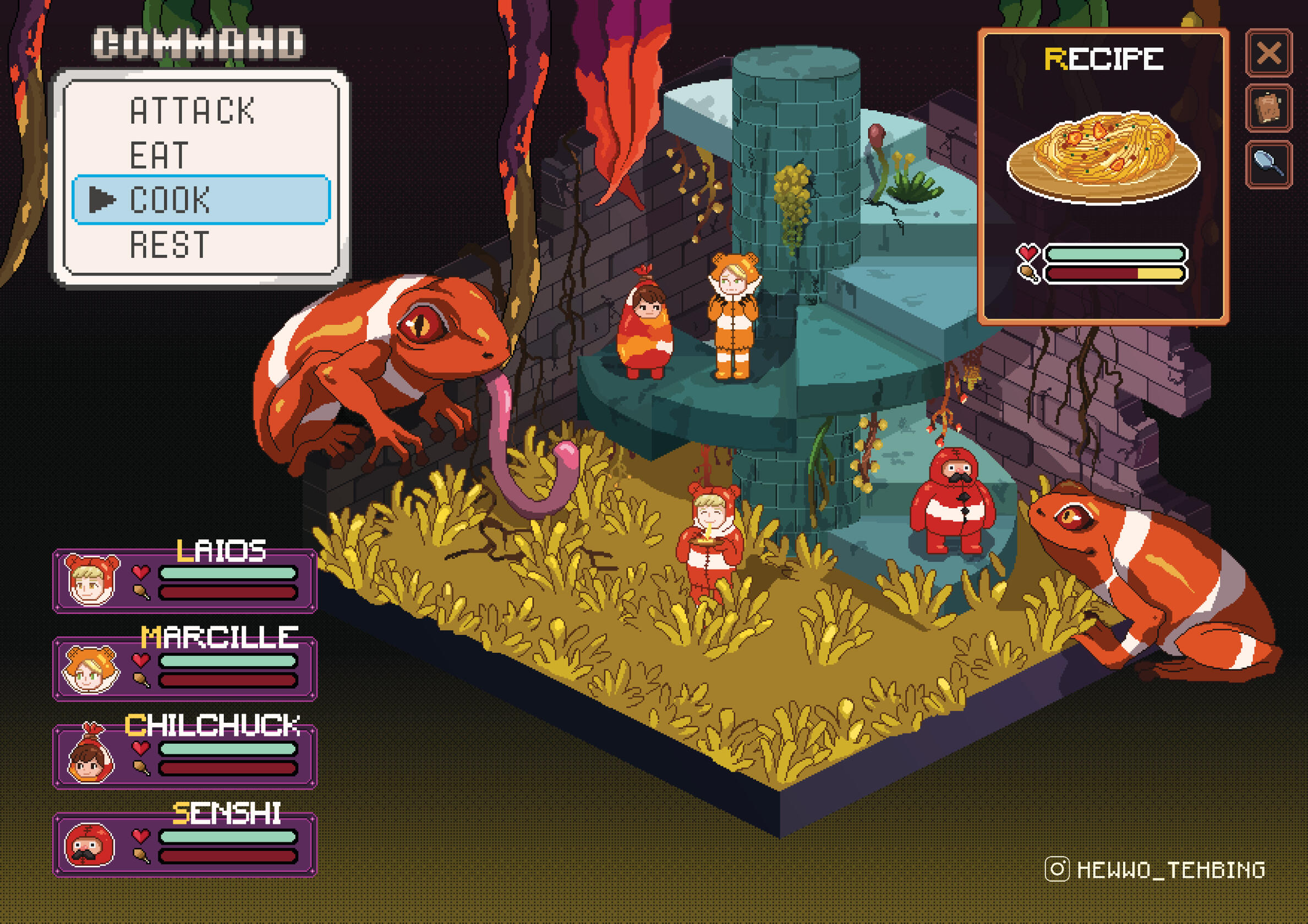Open the hewwo_tehbing Instagram handle
Image resolution: width=1308 pixels, height=924 pixels.
[1156, 870]
